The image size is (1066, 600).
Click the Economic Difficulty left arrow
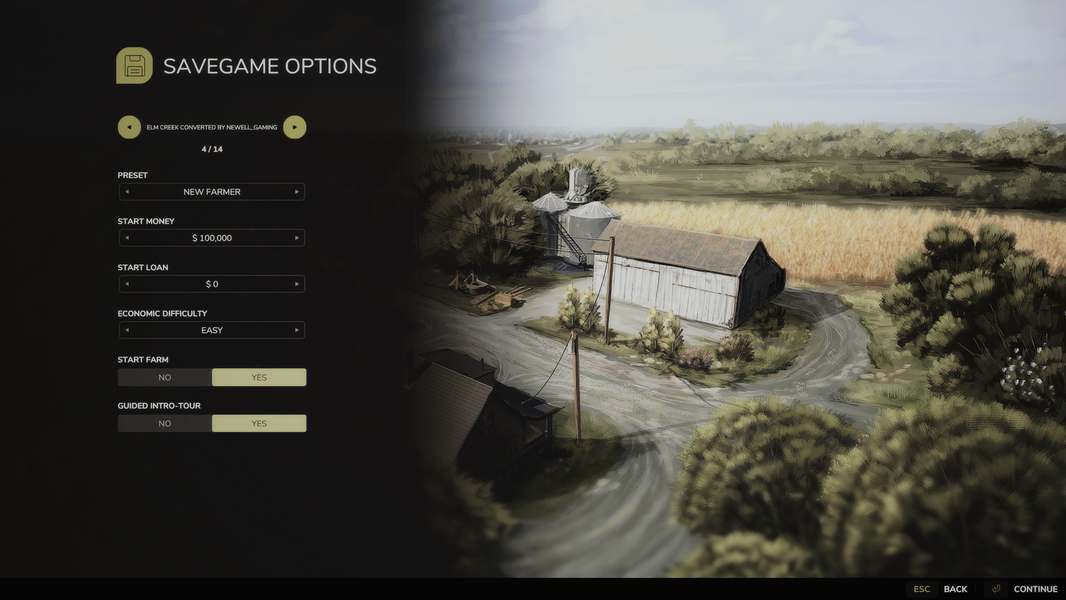coord(126,330)
